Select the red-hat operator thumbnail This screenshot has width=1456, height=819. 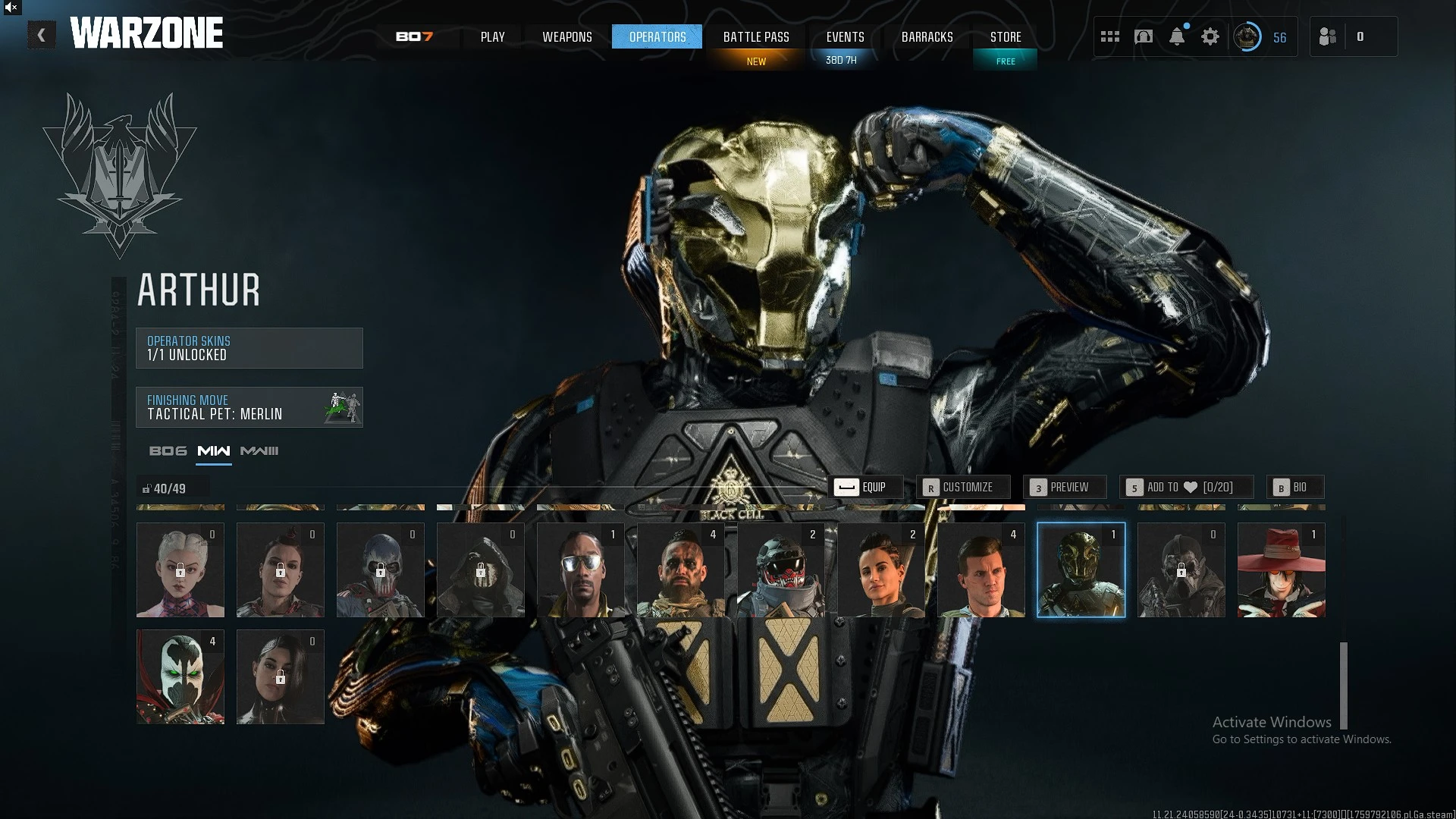coord(1281,570)
